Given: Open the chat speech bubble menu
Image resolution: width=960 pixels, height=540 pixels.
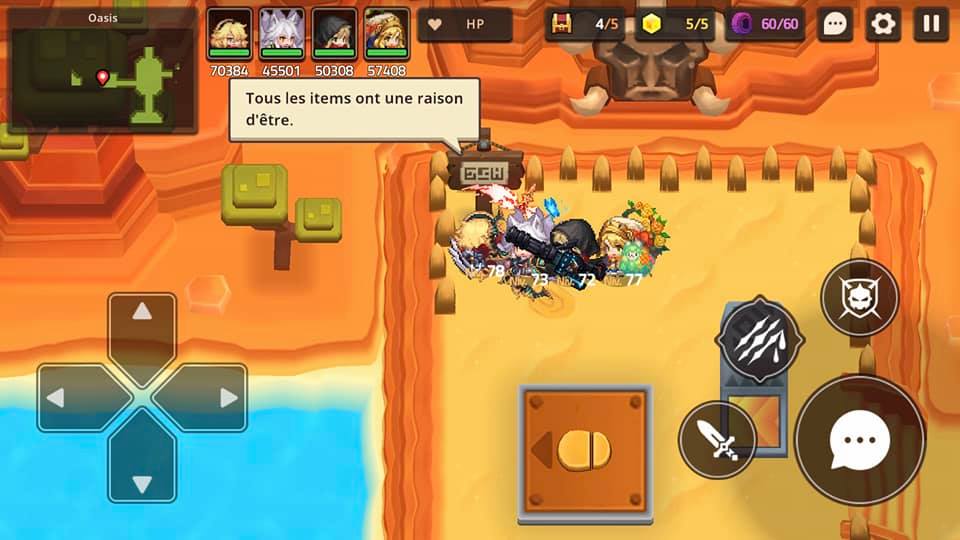Looking at the screenshot, I should tap(835, 25).
